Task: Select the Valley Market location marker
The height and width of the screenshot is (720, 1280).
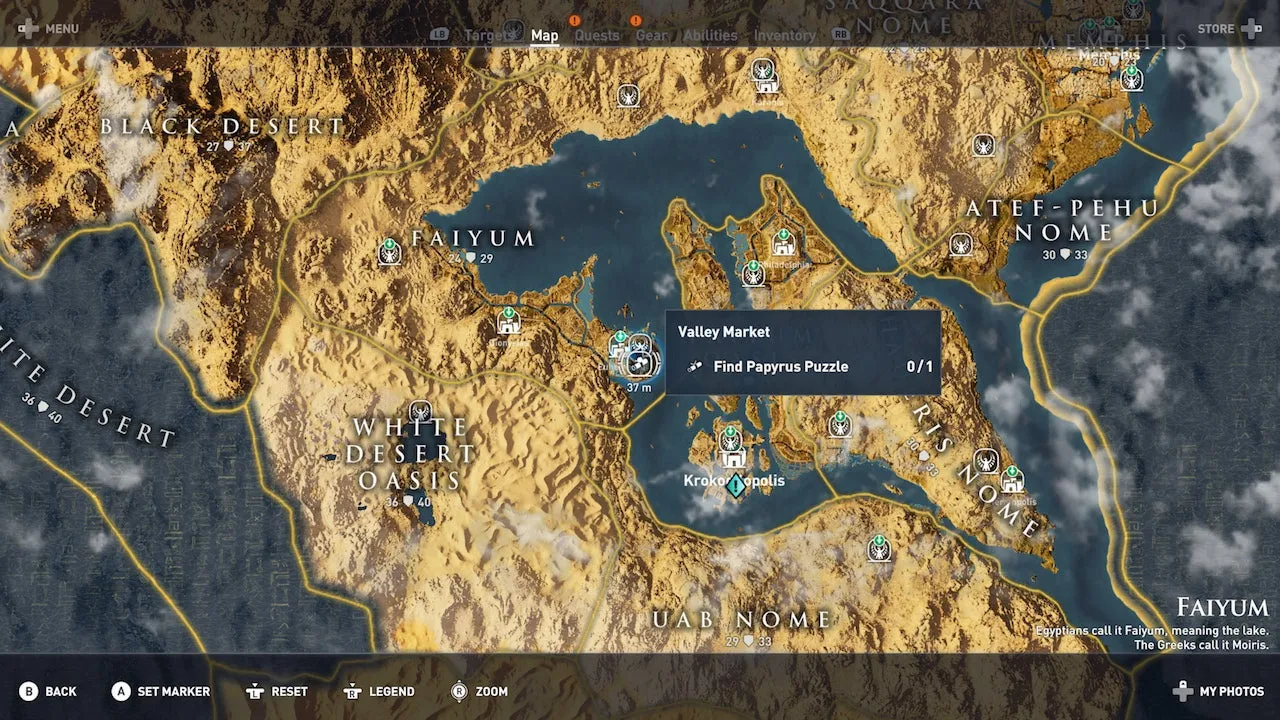Action: 641,362
